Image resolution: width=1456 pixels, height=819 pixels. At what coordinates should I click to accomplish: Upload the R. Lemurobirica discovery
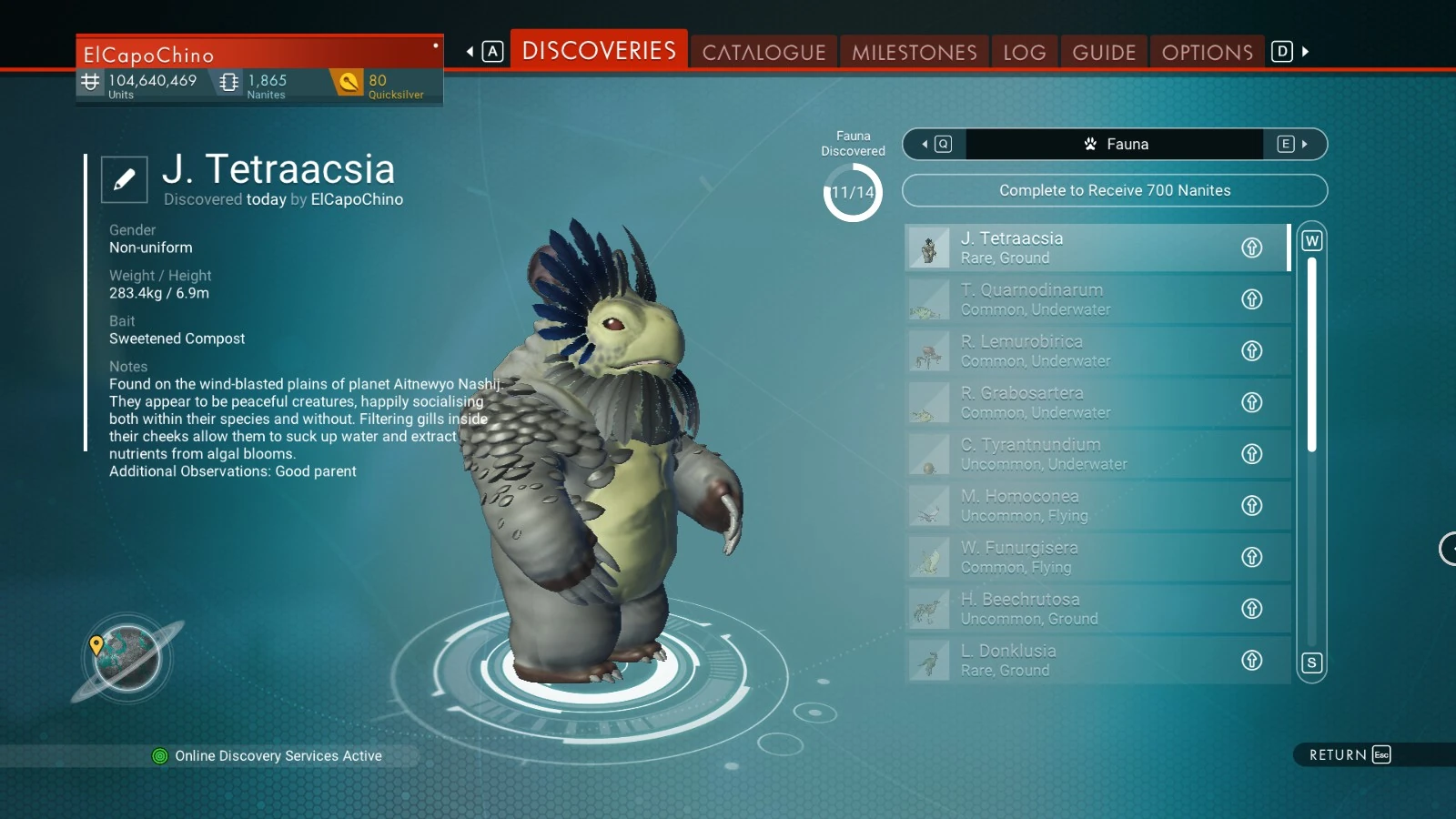[1252, 351]
